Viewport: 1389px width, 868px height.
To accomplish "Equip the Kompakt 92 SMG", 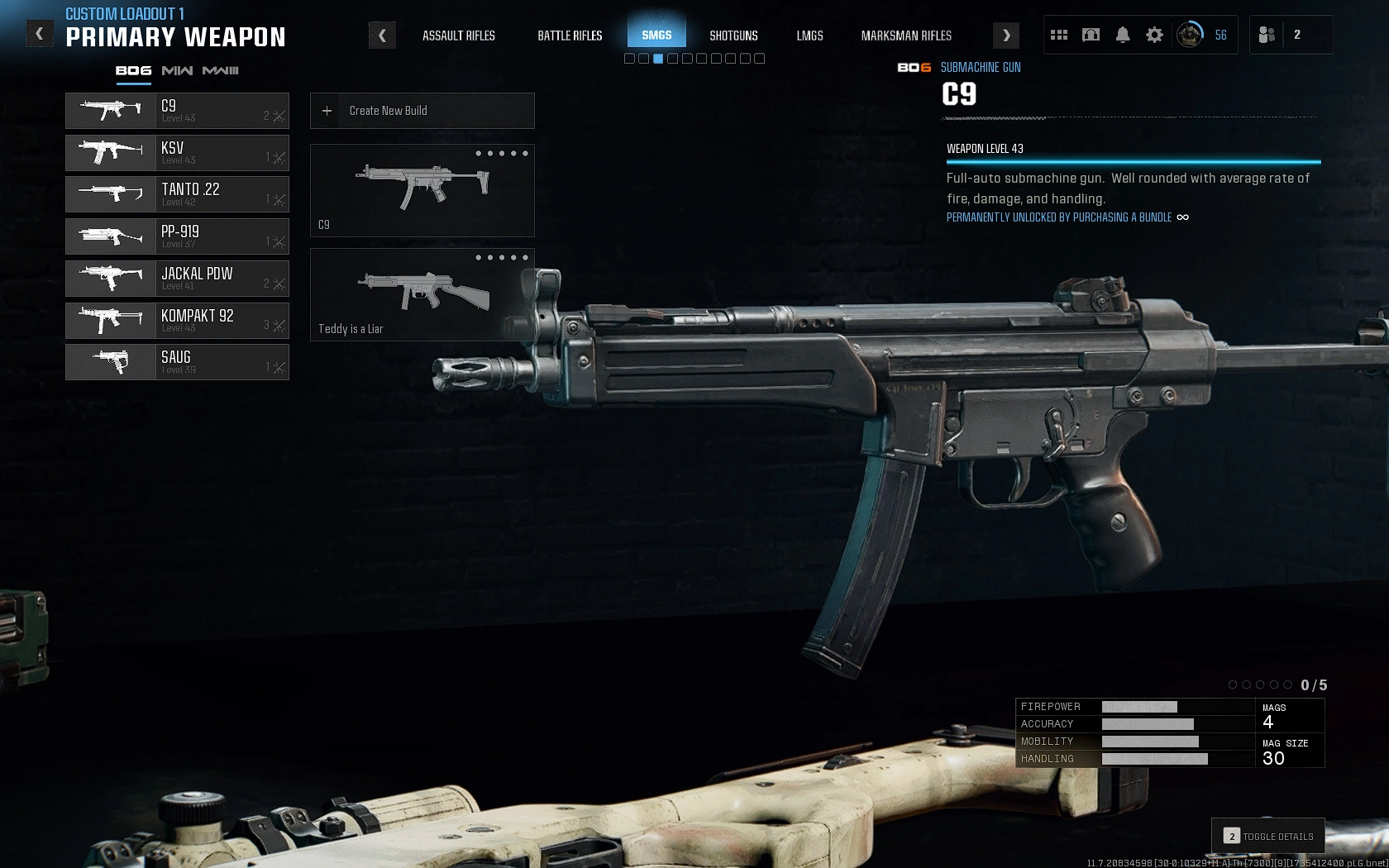I will (x=177, y=321).
